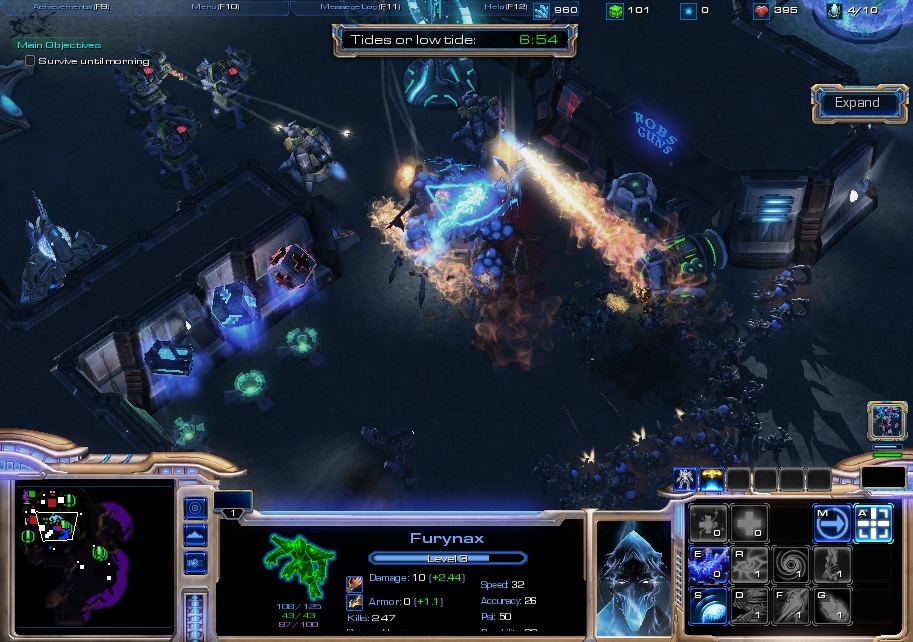This screenshot has width=913, height=642.
Task: Activate the minimap ping button
Action: click(x=196, y=507)
